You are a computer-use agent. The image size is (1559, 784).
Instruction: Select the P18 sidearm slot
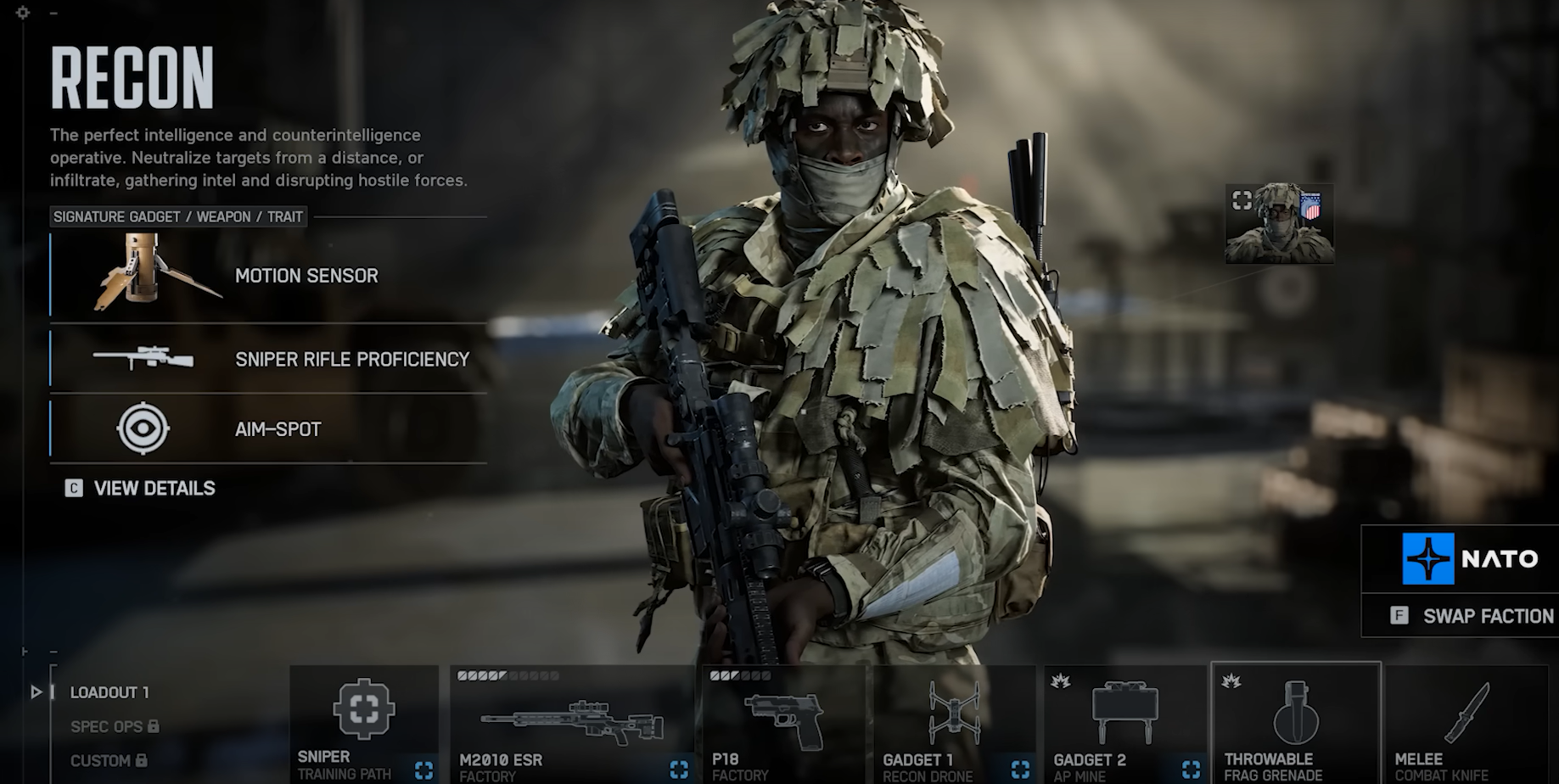[x=782, y=724]
